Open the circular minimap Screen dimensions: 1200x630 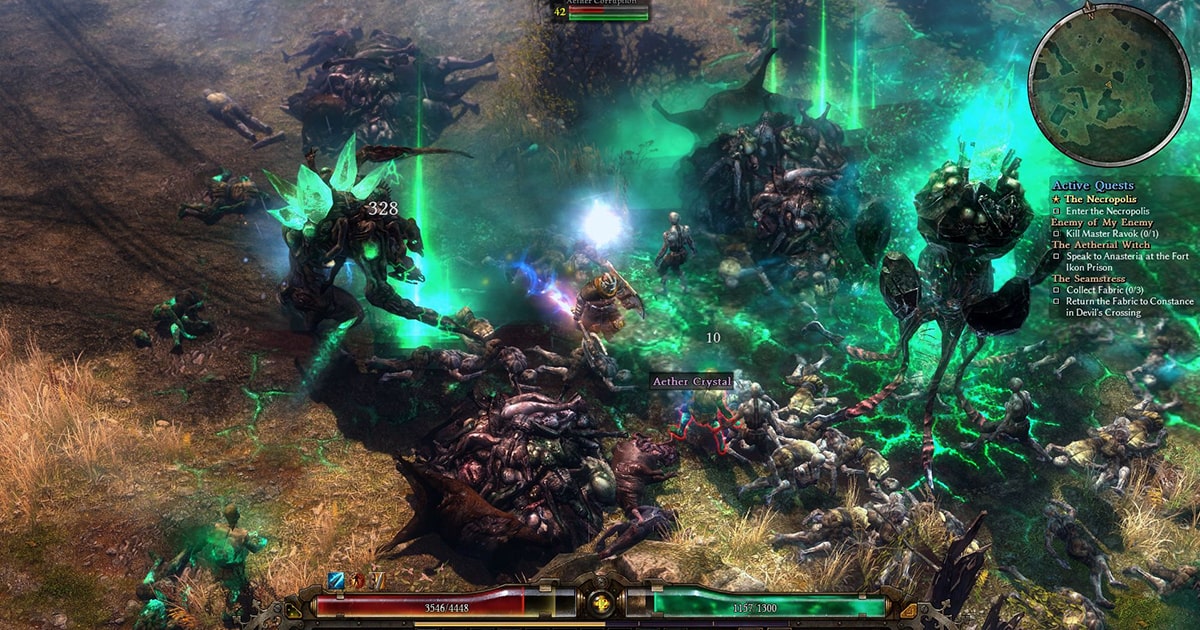pos(1097,84)
